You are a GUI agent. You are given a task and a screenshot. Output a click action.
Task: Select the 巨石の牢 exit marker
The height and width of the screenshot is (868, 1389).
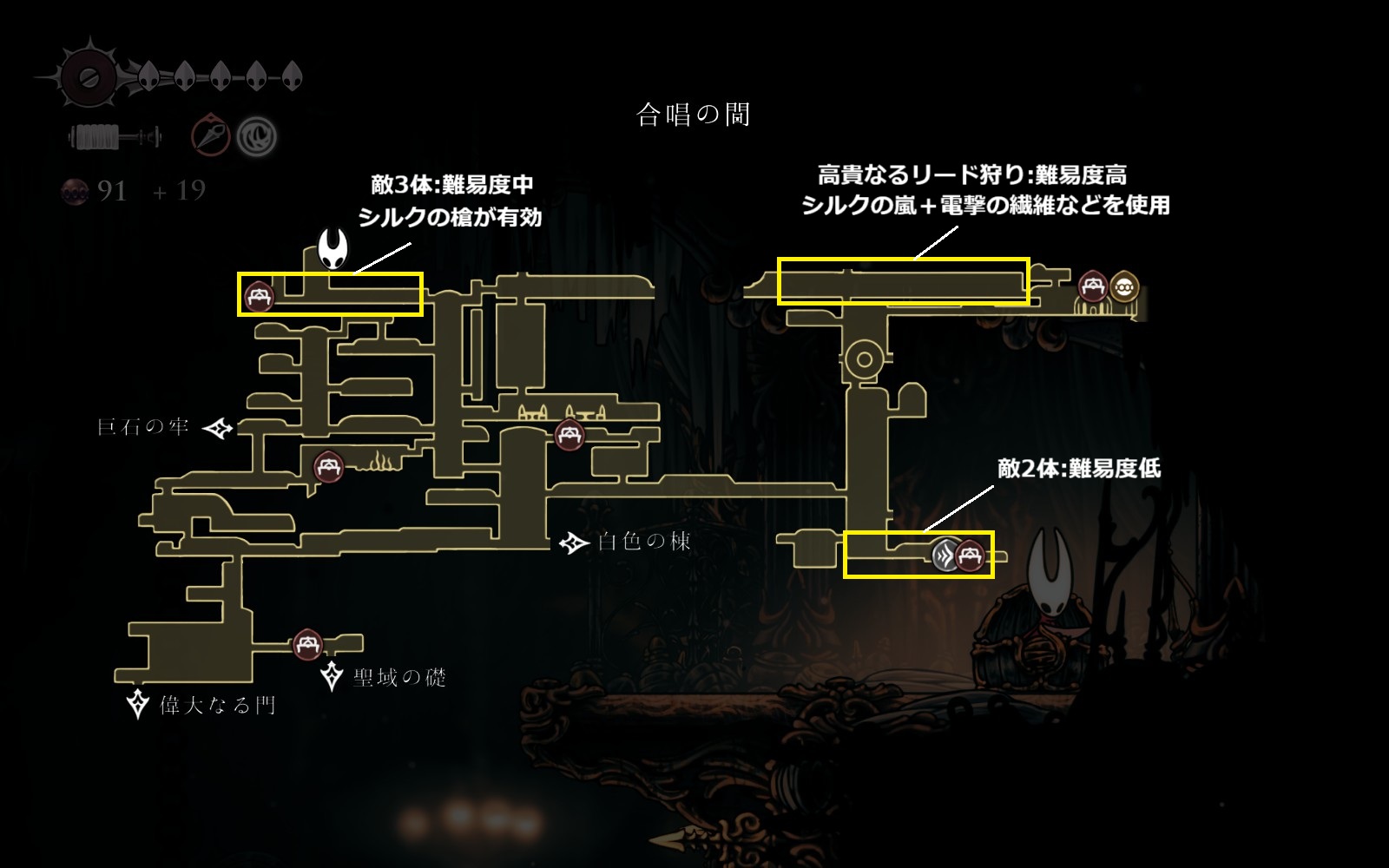coord(218,428)
